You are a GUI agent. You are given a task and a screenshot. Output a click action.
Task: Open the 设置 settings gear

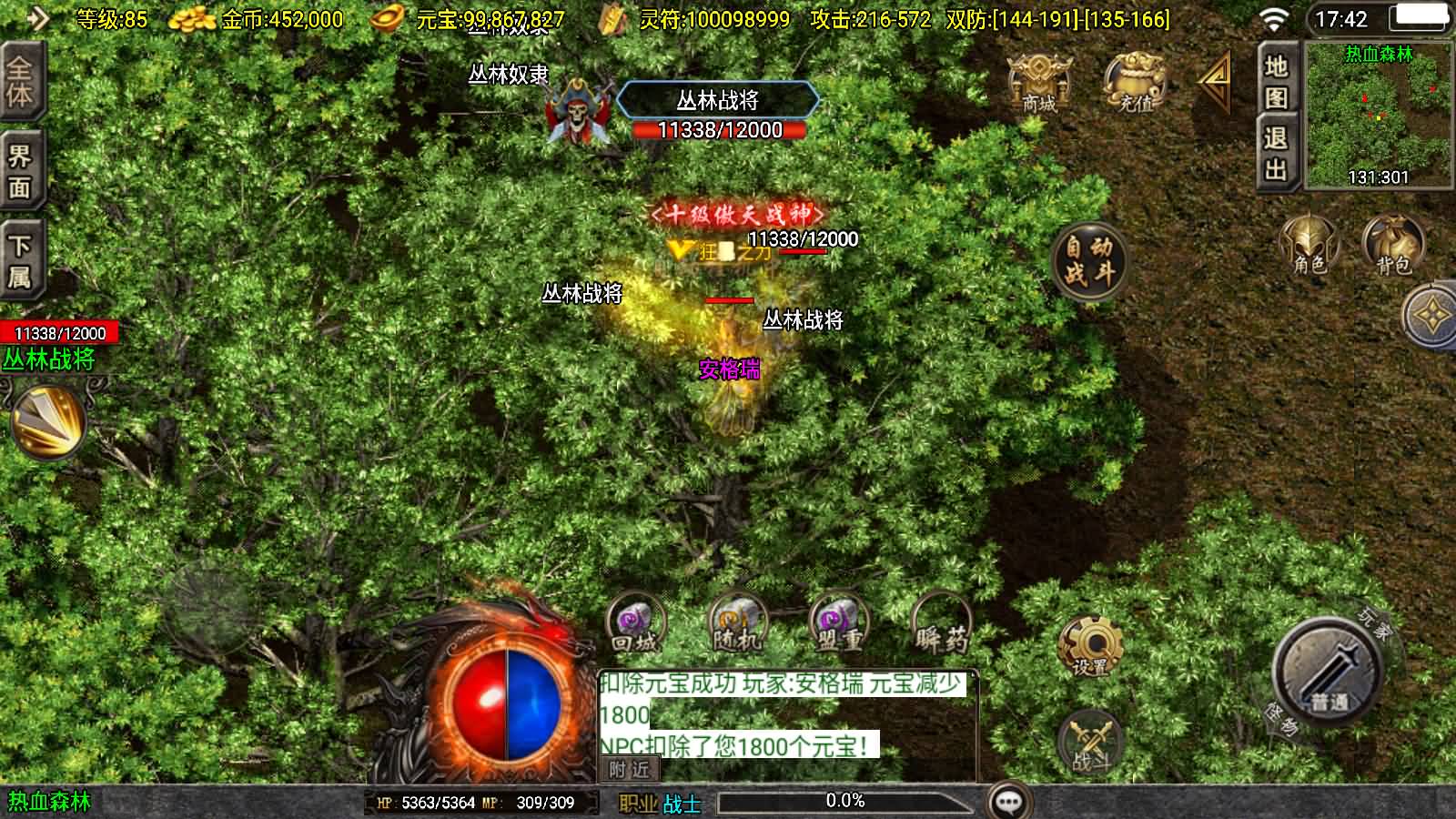point(1090,647)
